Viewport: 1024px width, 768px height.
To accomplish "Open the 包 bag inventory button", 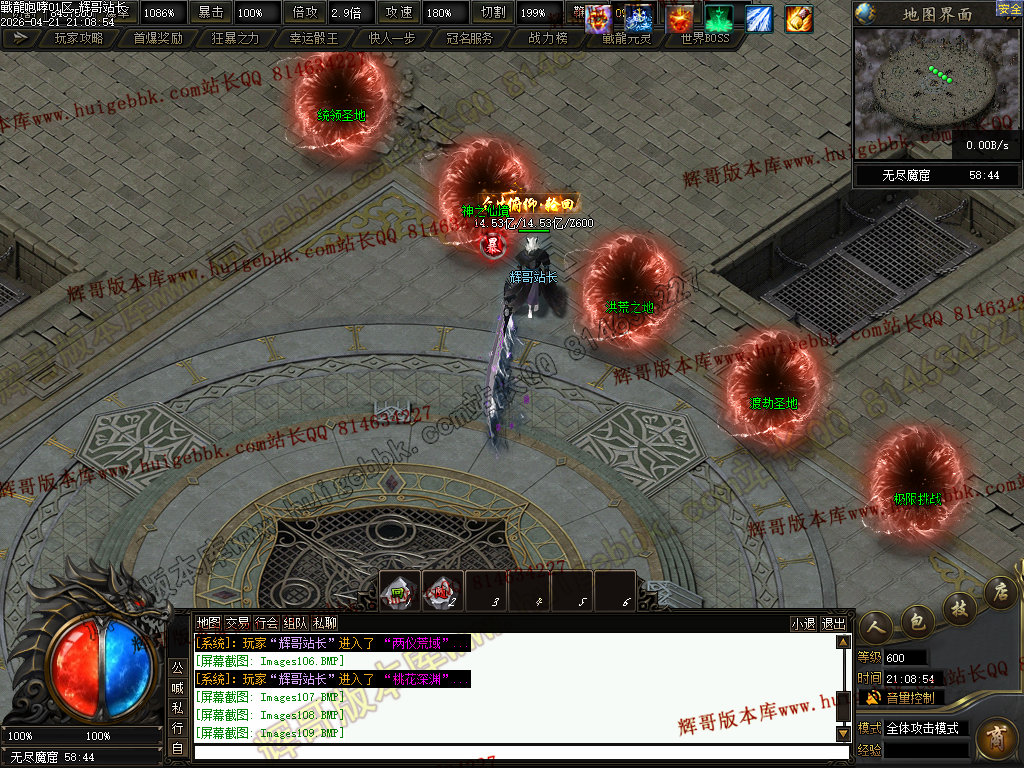I will pos(917,621).
